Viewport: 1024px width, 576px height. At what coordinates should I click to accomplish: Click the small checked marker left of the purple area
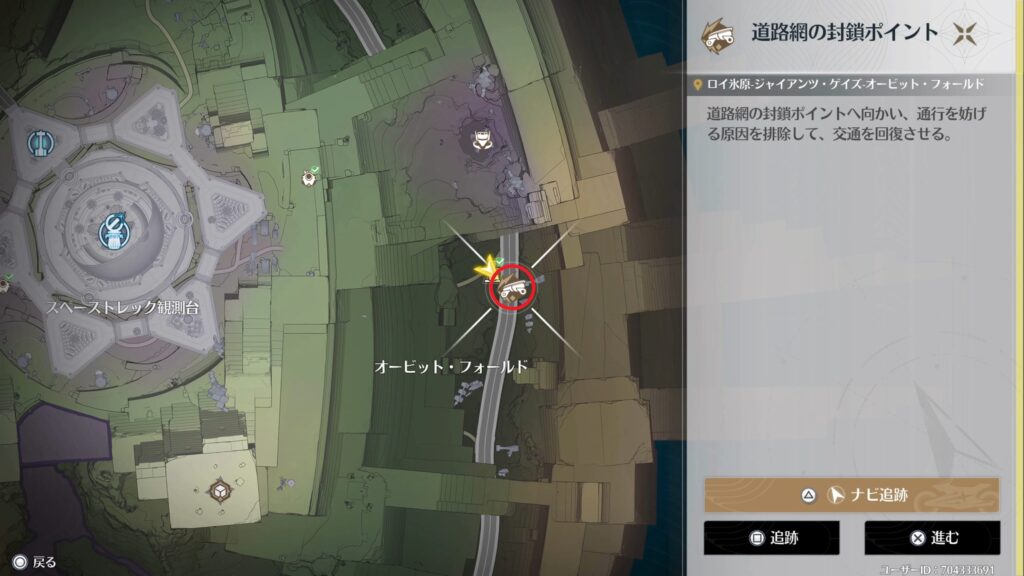[x=309, y=177]
